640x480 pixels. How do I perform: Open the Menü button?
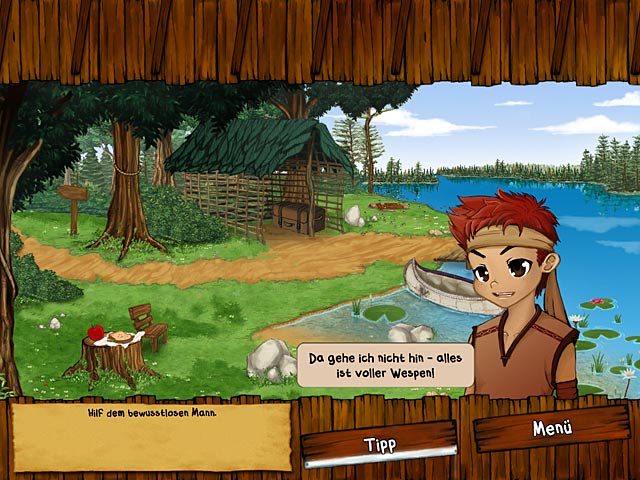click(551, 428)
